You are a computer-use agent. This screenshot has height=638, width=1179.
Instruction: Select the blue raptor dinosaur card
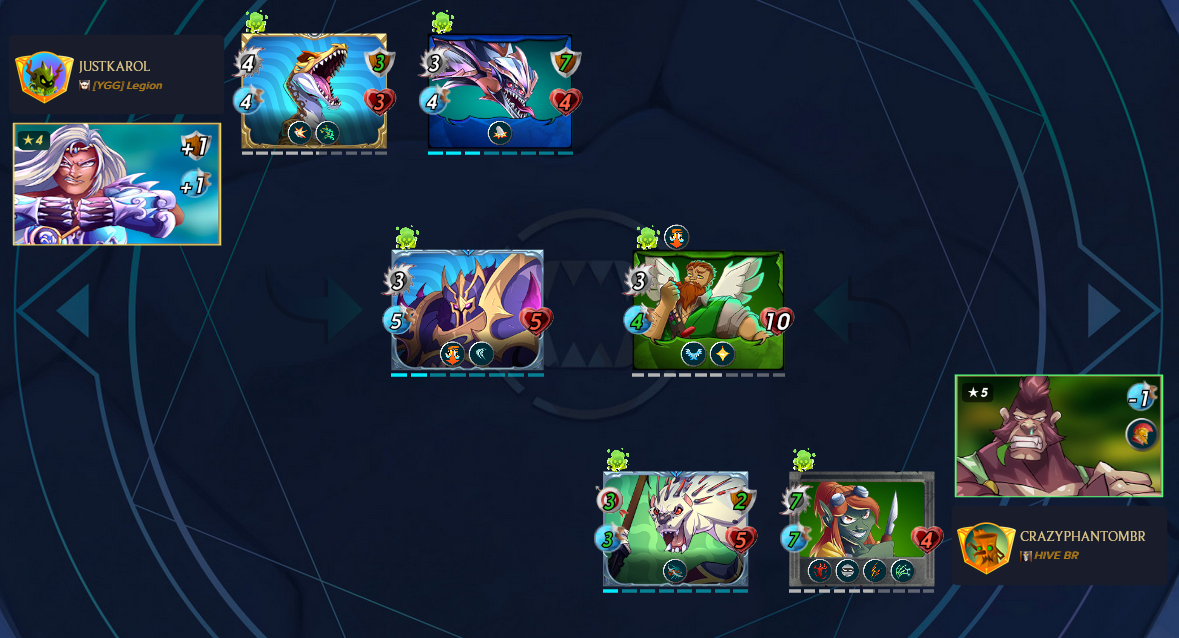[314, 91]
